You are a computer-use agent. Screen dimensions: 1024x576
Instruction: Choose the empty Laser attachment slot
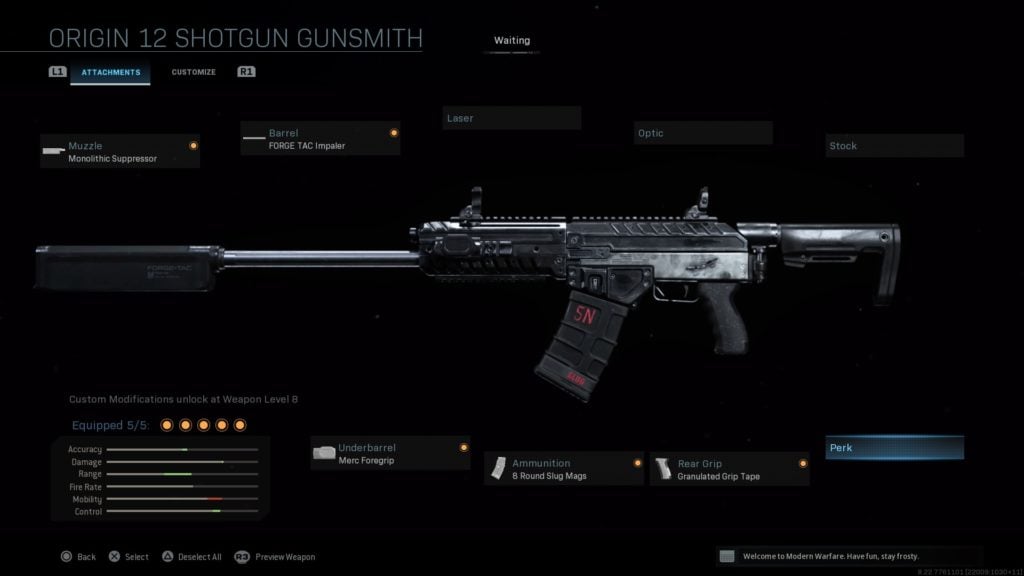point(511,118)
